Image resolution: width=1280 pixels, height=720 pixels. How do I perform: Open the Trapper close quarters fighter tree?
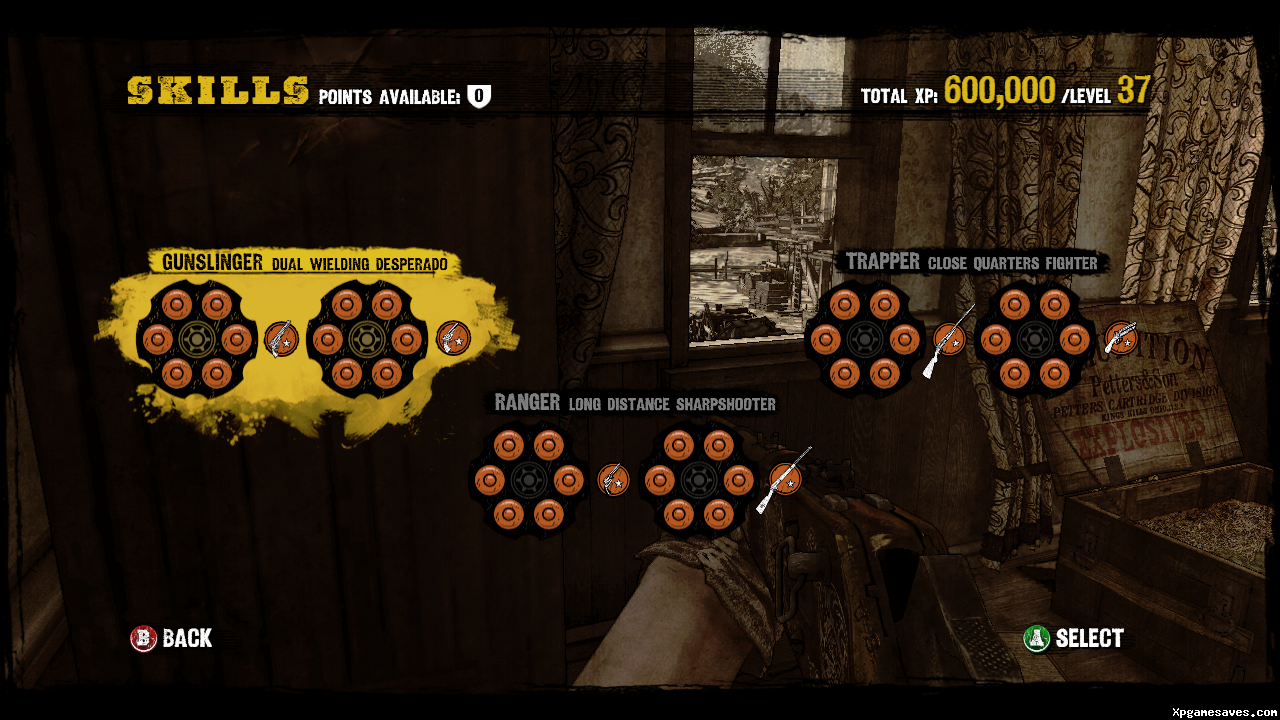point(971,262)
